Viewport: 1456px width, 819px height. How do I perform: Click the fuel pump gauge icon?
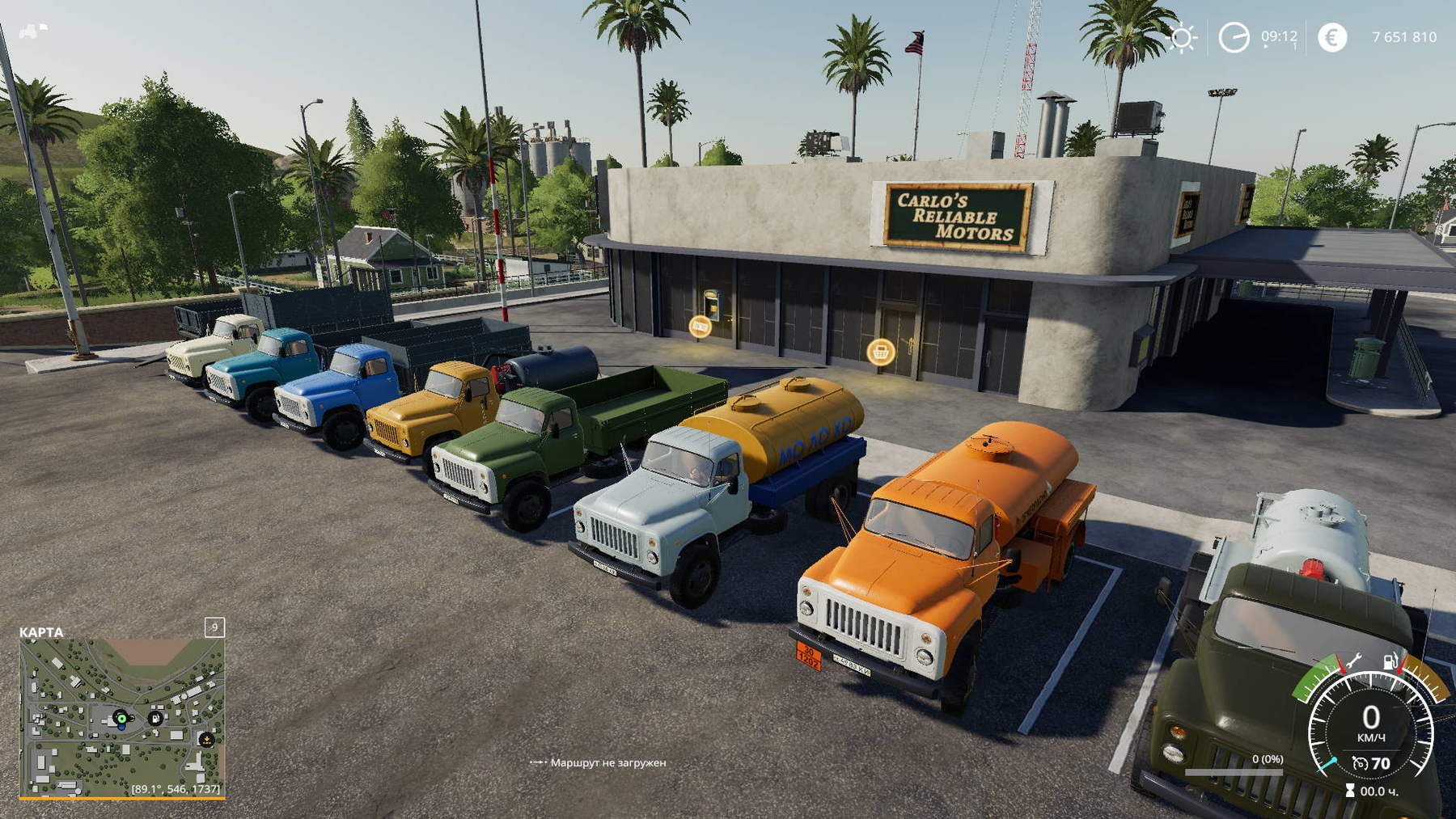point(1390,662)
